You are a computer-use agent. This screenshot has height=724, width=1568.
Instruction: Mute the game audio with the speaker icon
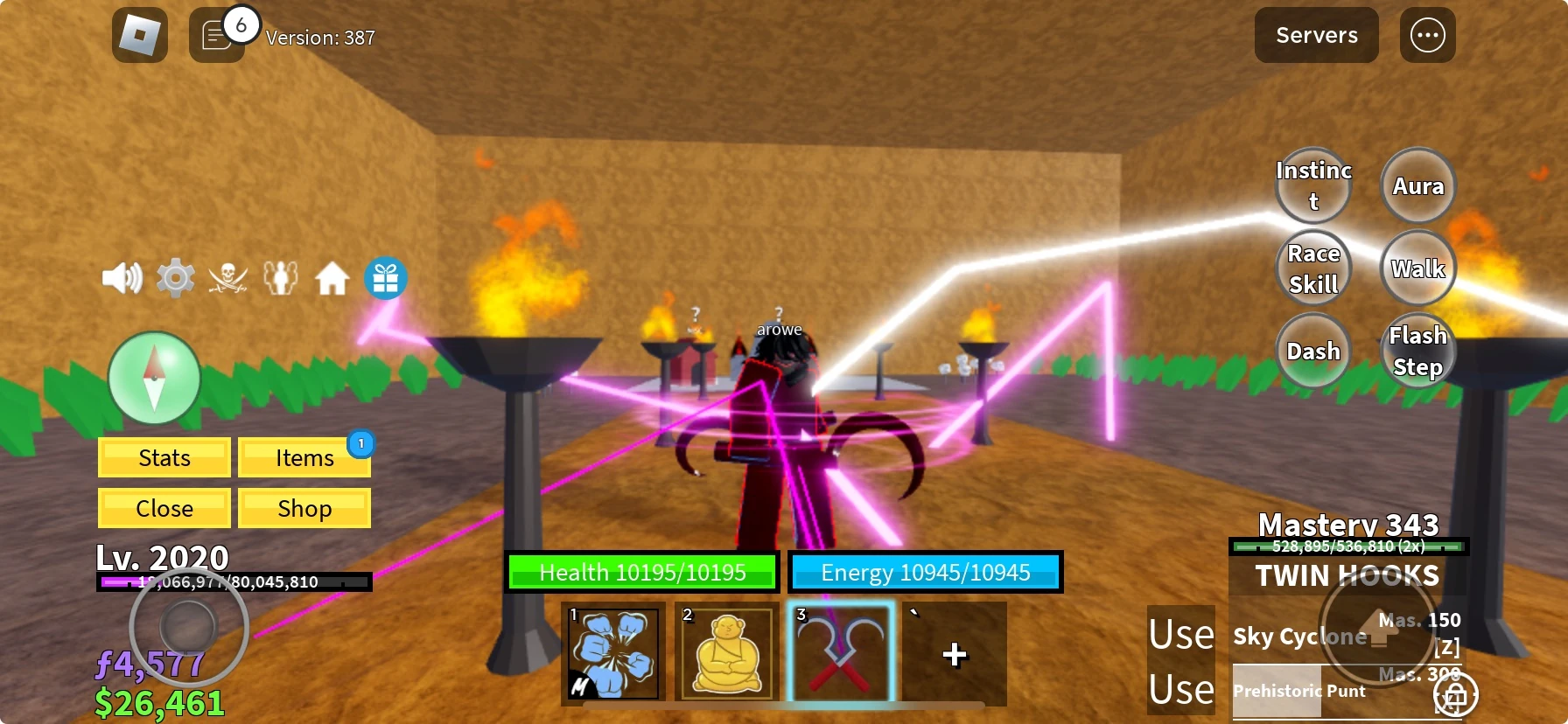pos(122,276)
